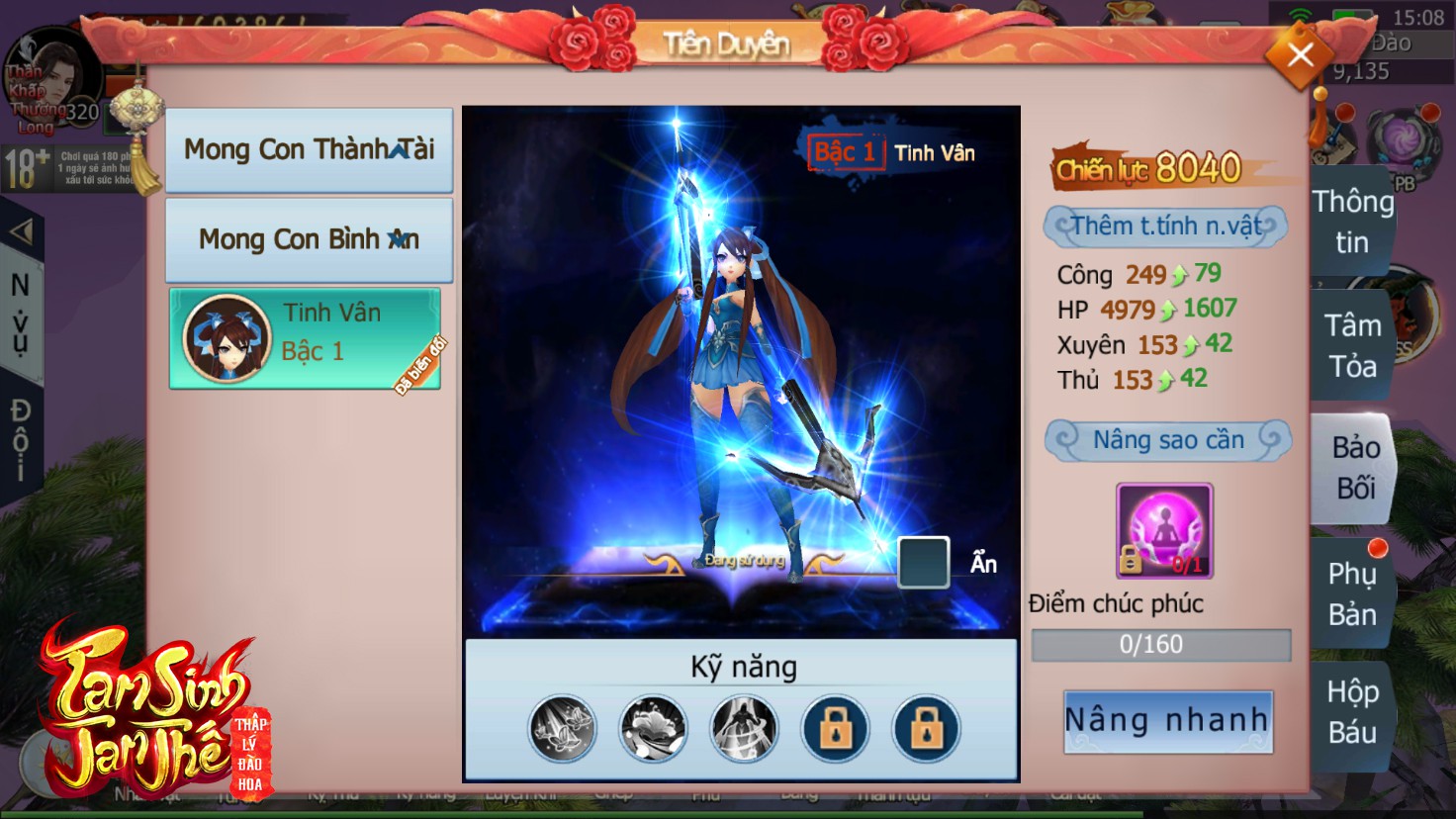This screenshot has height=819, width=1456.
Task: Switch to the Bảo Bối tab
Action: [x=1354, y=468]
